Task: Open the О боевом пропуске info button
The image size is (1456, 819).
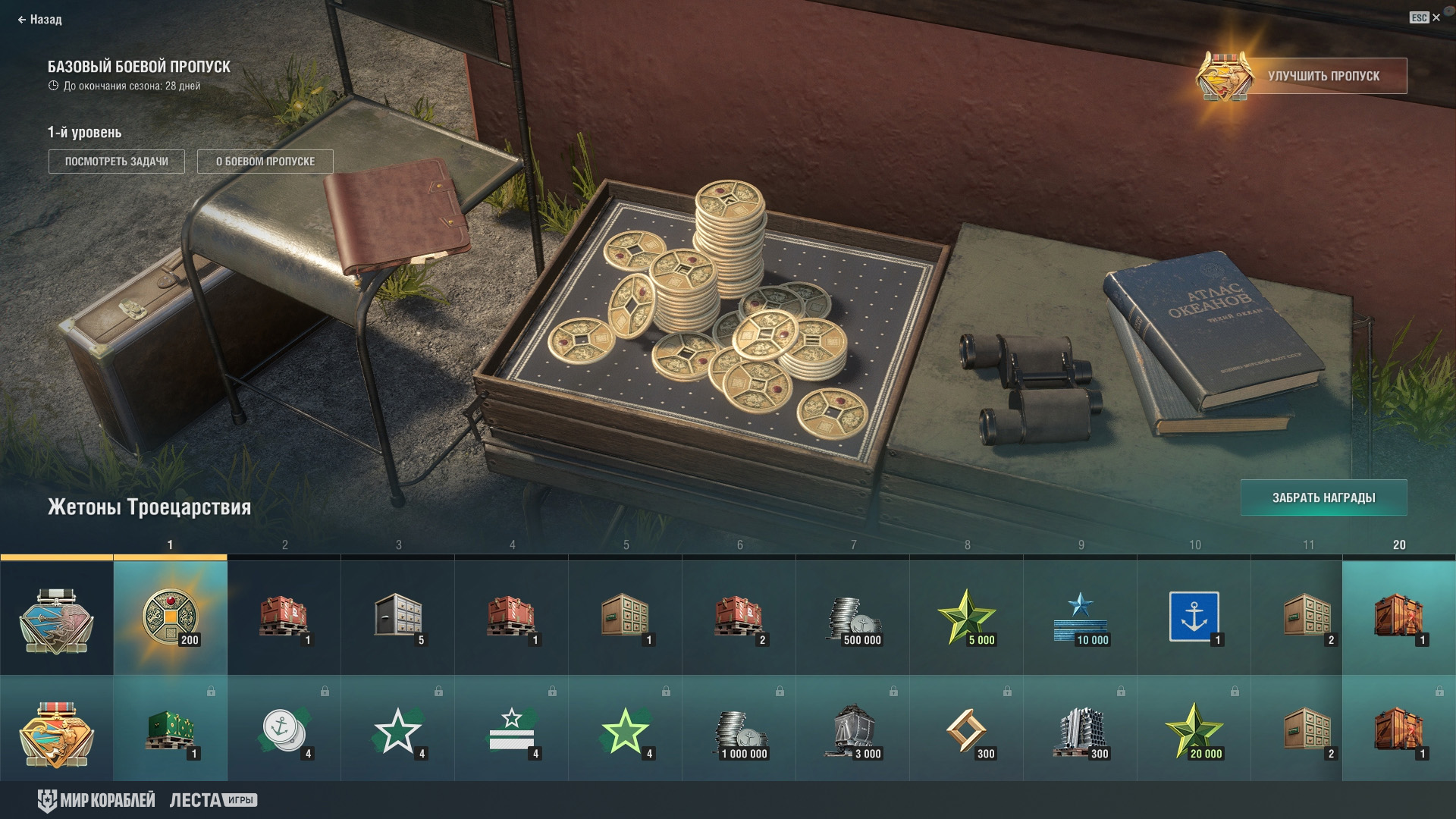Action: click(x=265, y=162)
